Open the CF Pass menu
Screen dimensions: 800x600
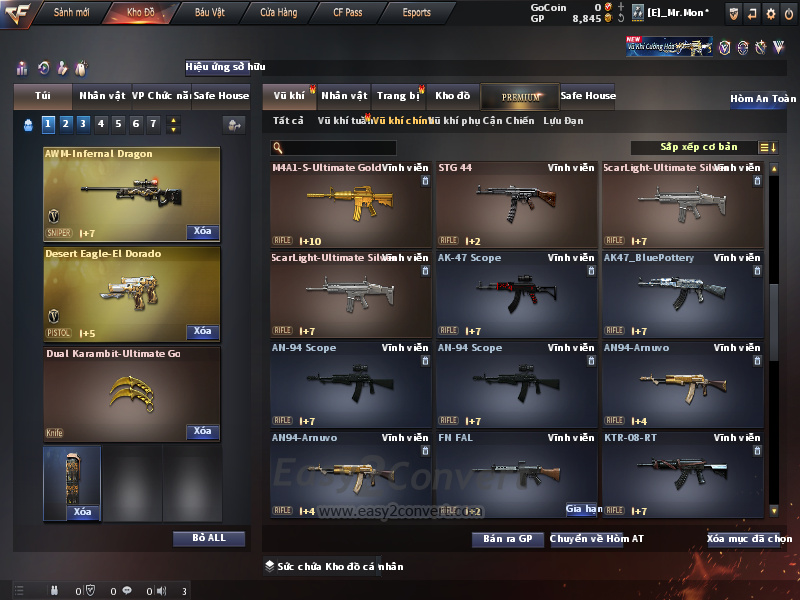[348, 13]
